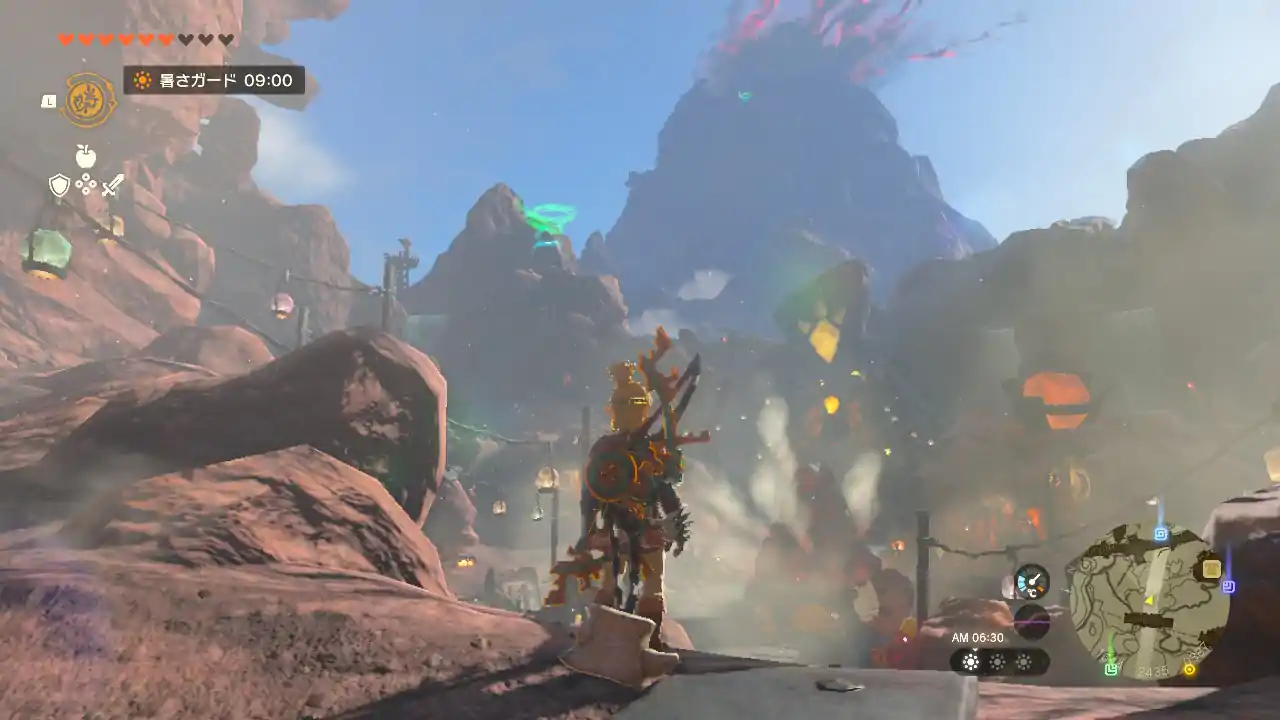This screenshot has width=1280, height=720.
Task: Choose the sword quick-select icon
Action: point(112,185)
